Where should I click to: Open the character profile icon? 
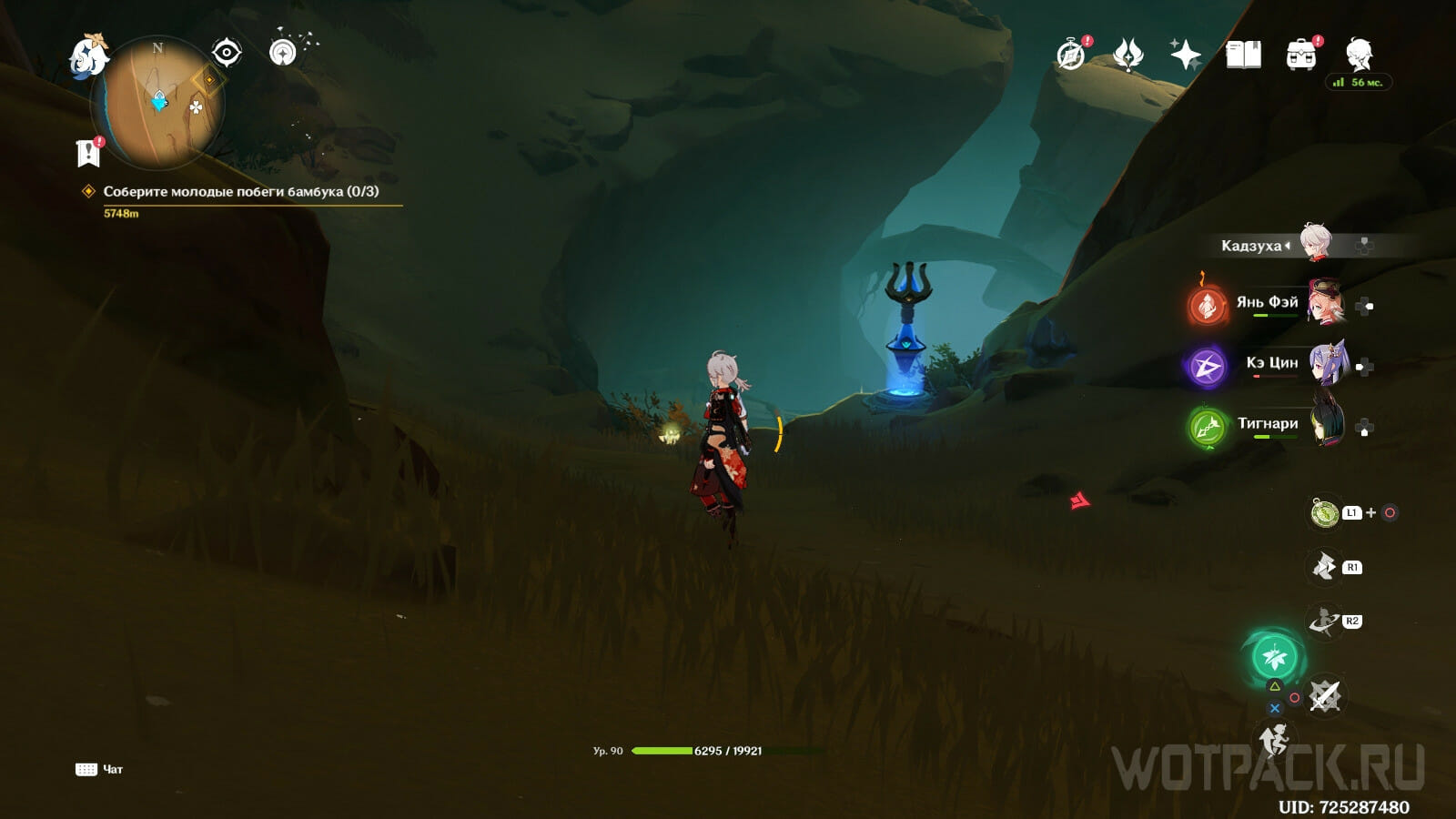tap(1360, 54)
